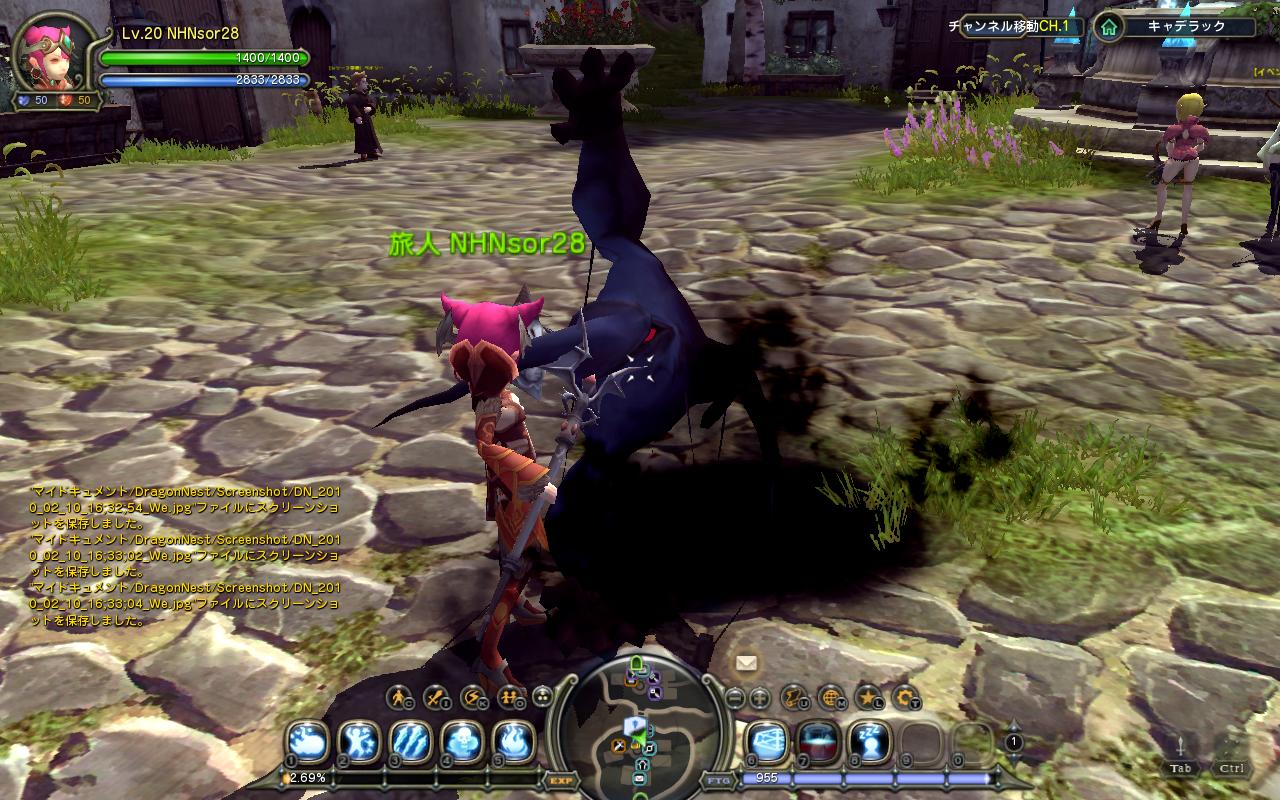Cast the skull cloud skill in slot 4
This screenshot has width=1280, height=800.
click(462, 741)
